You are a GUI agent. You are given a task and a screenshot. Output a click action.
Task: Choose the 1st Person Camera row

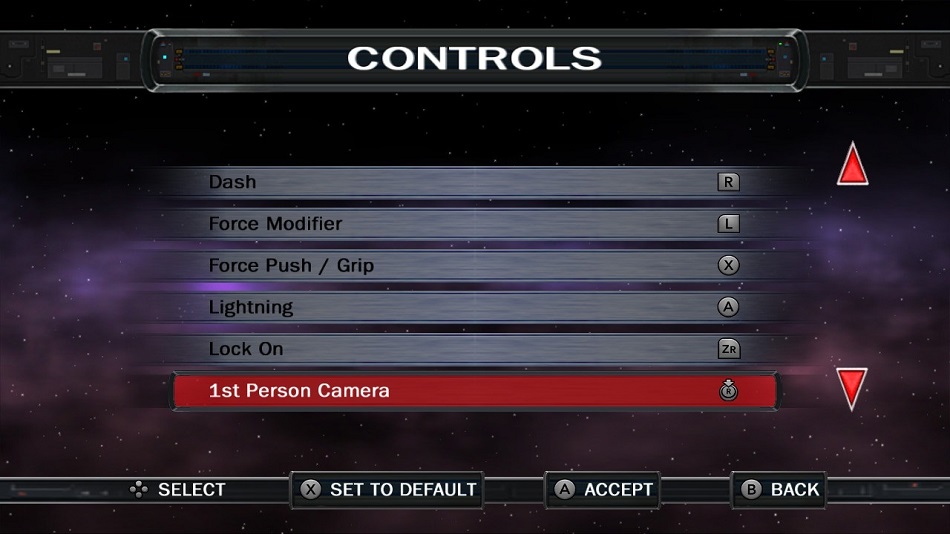(474, 391)
